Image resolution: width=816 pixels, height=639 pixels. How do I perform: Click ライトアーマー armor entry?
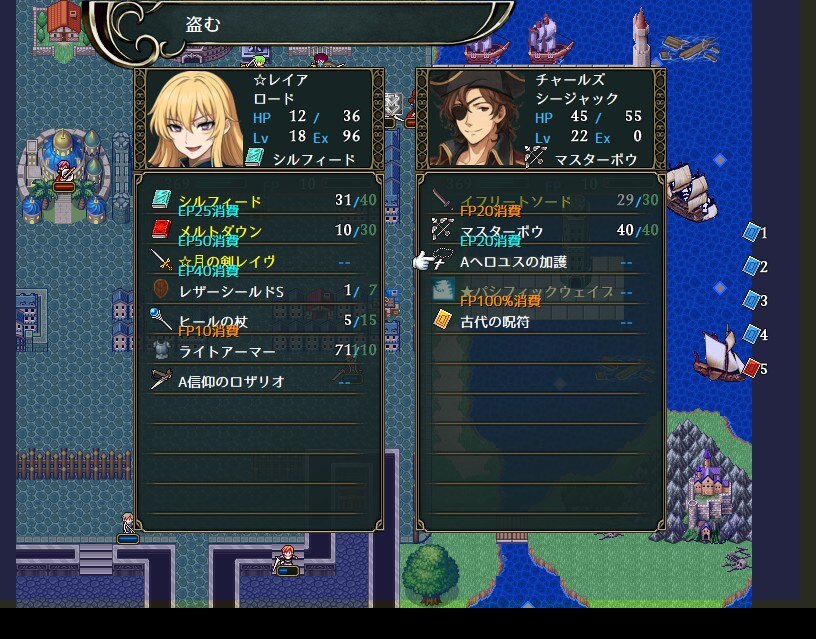pyautogui.click(x=227, y=351)
